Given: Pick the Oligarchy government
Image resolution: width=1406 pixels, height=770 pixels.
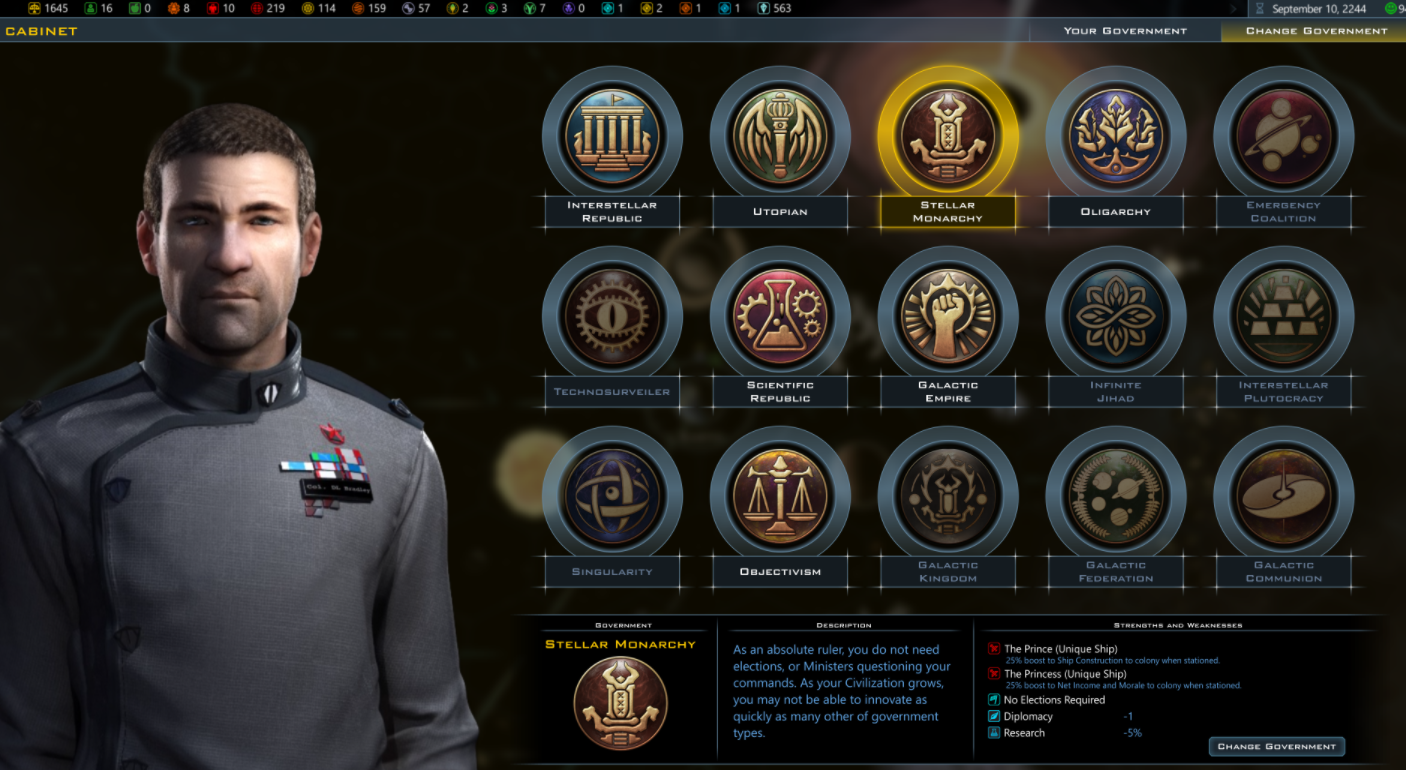Looking at the screenshot, I should 1116,136.
